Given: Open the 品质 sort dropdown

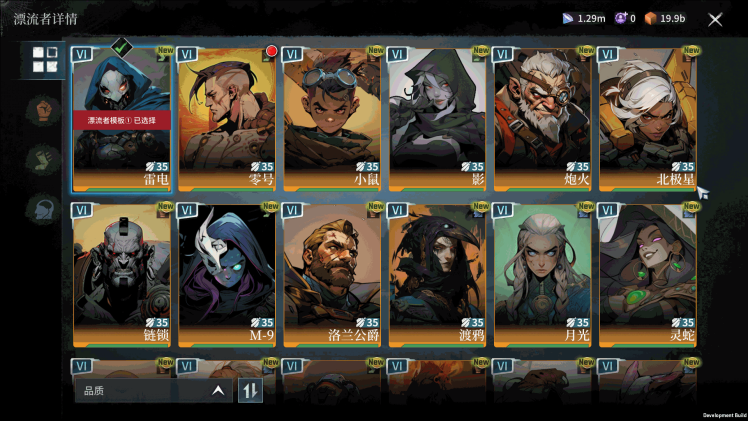Looking at the screenshot, I should coord(153,390).
